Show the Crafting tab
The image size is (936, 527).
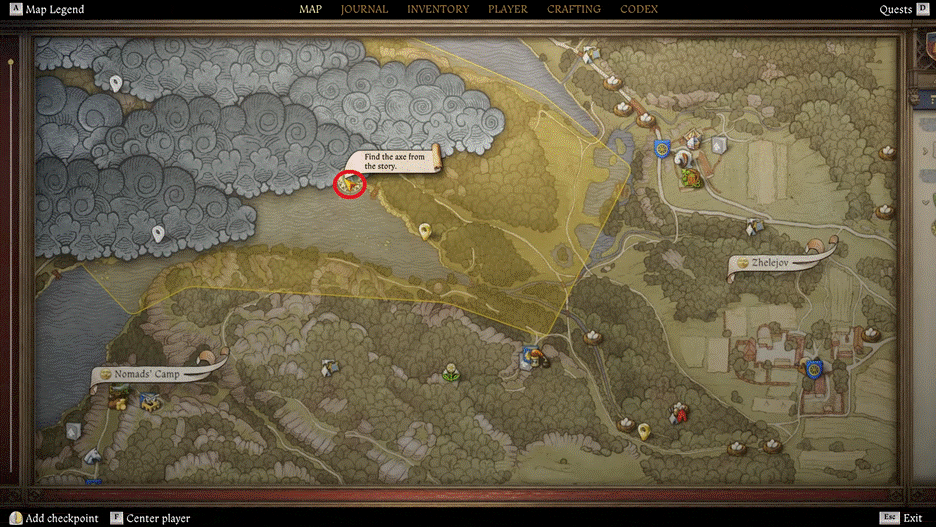tap(574, 10)
